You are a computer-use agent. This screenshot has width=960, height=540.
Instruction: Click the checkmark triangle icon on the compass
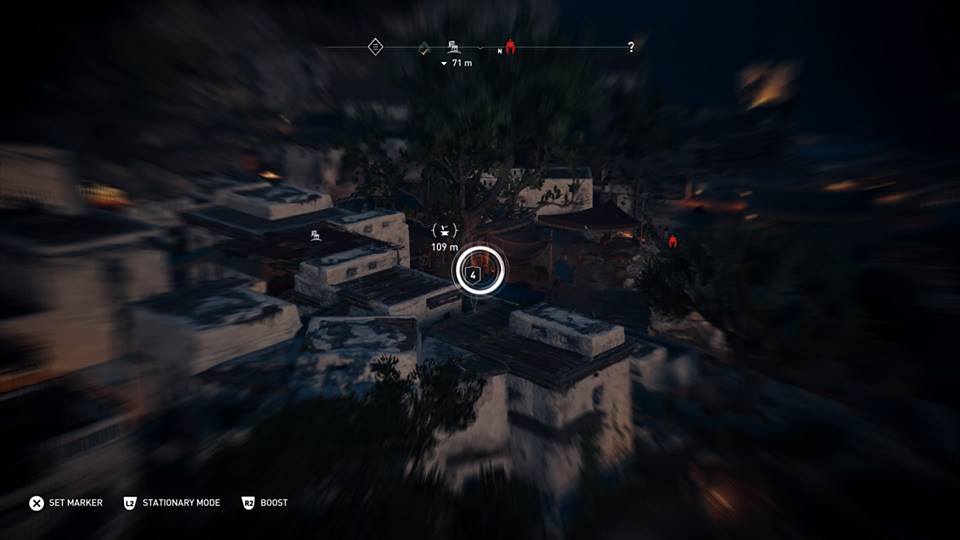[424, 47]
